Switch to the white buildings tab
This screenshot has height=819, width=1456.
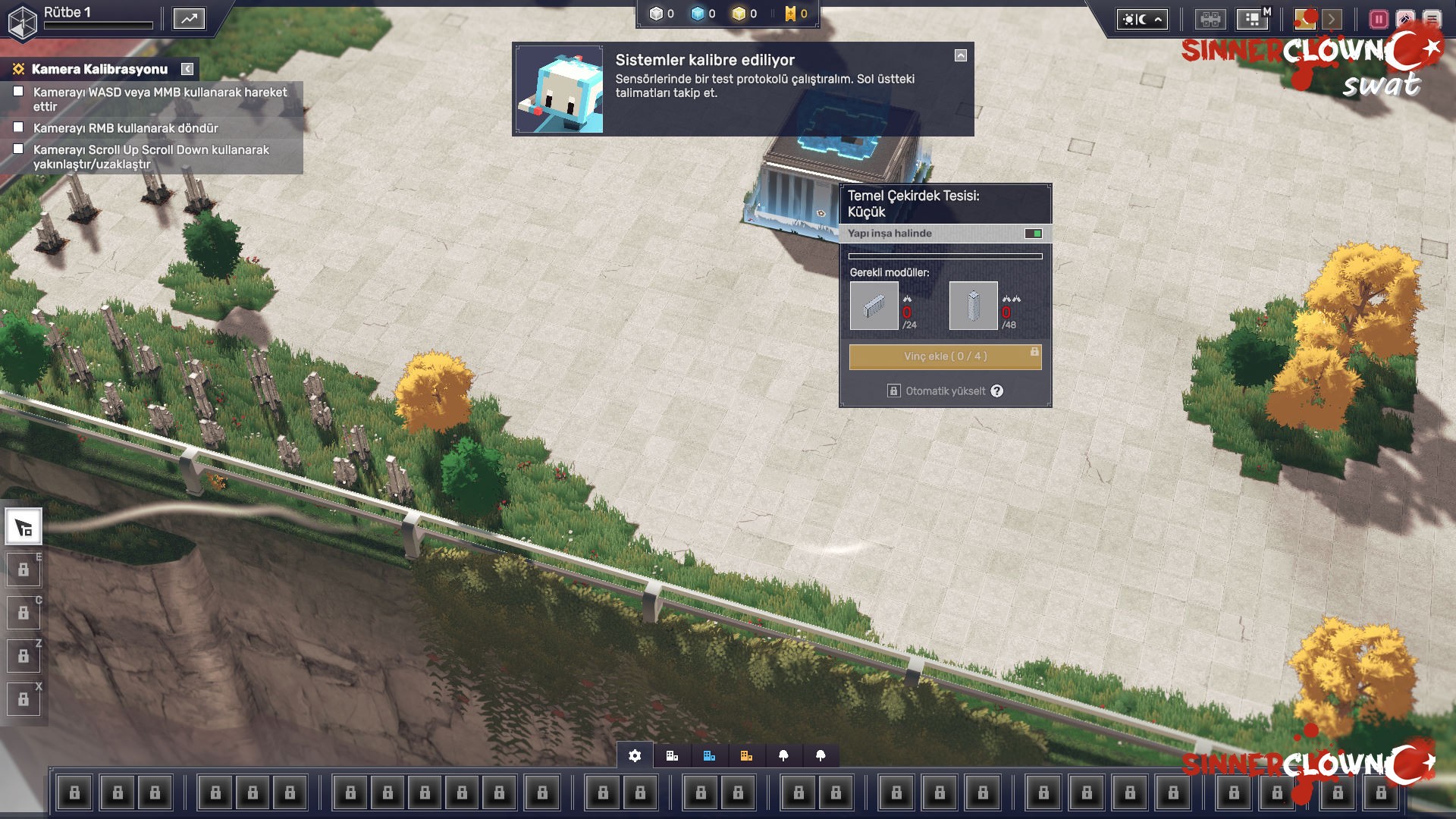pyautogui.click(x=672, y=755)
